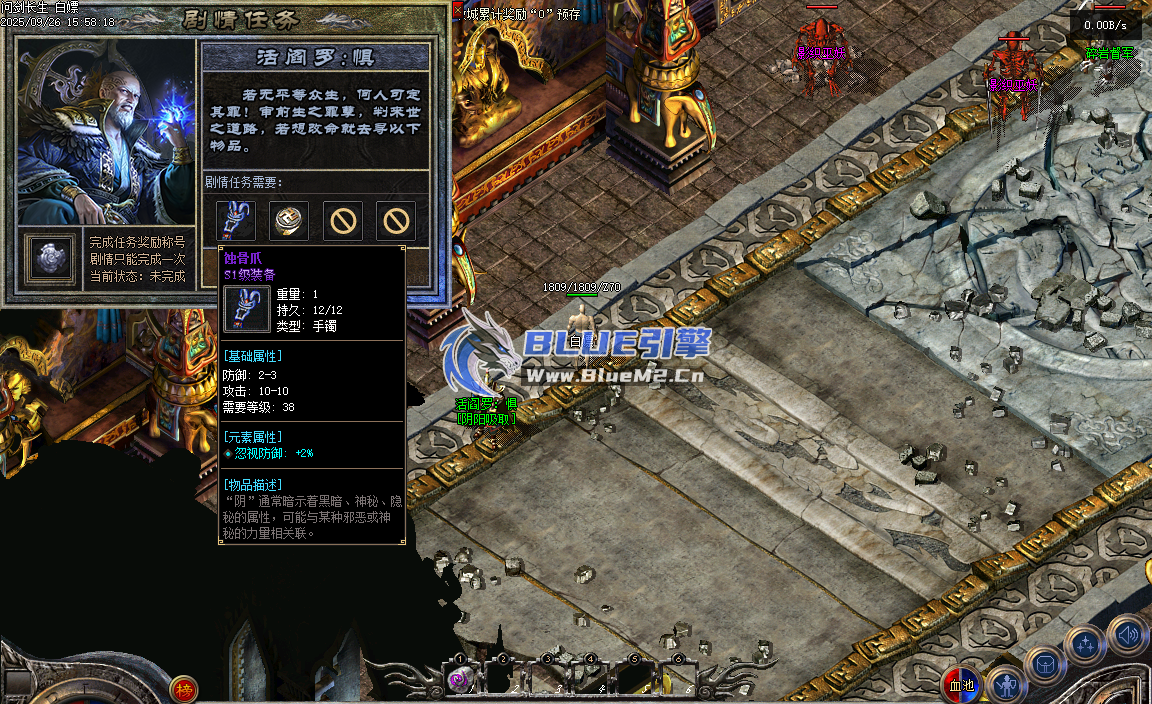Toggle the sound speaker button
Screen dimensions: 1152x704
[x=1127, y=633]
